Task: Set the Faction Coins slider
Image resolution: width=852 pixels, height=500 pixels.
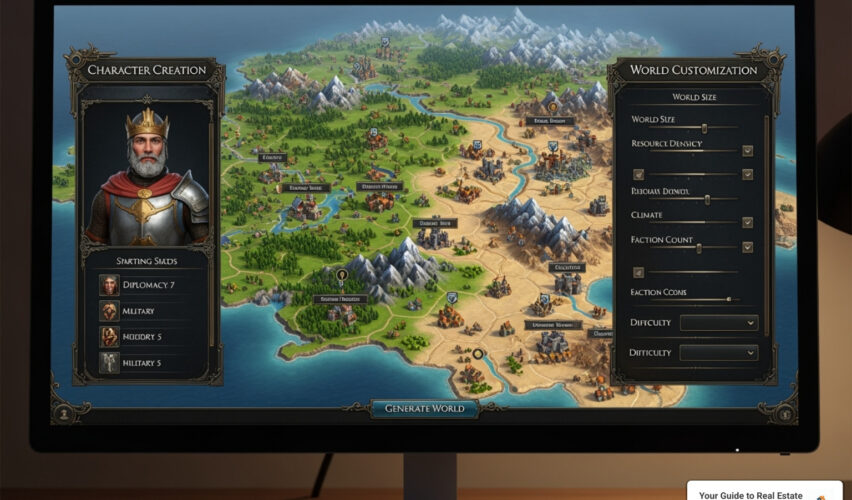Action: click(x=727, y=299)
